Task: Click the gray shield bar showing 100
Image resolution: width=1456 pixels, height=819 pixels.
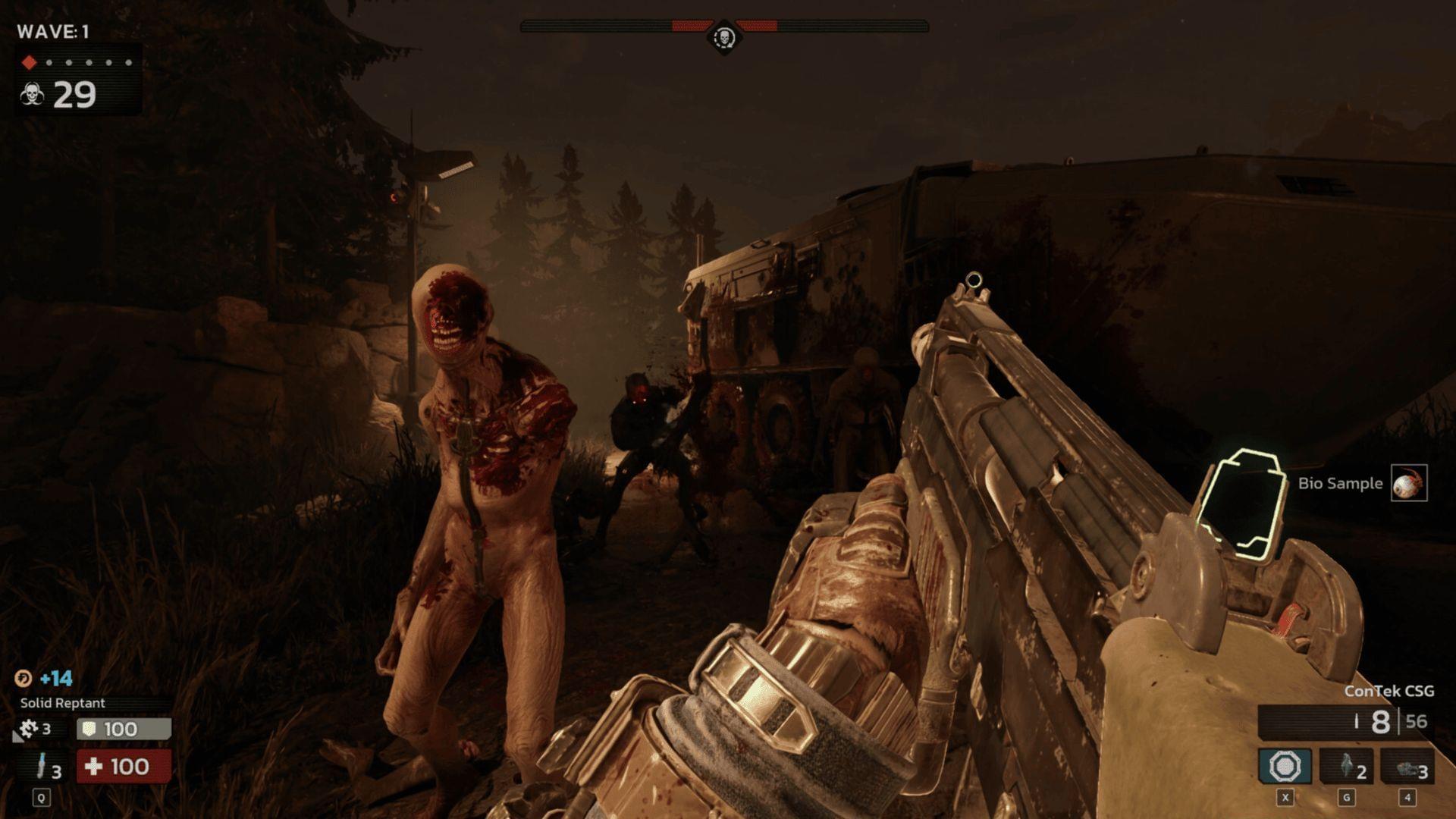Action: tap(125, 729)
